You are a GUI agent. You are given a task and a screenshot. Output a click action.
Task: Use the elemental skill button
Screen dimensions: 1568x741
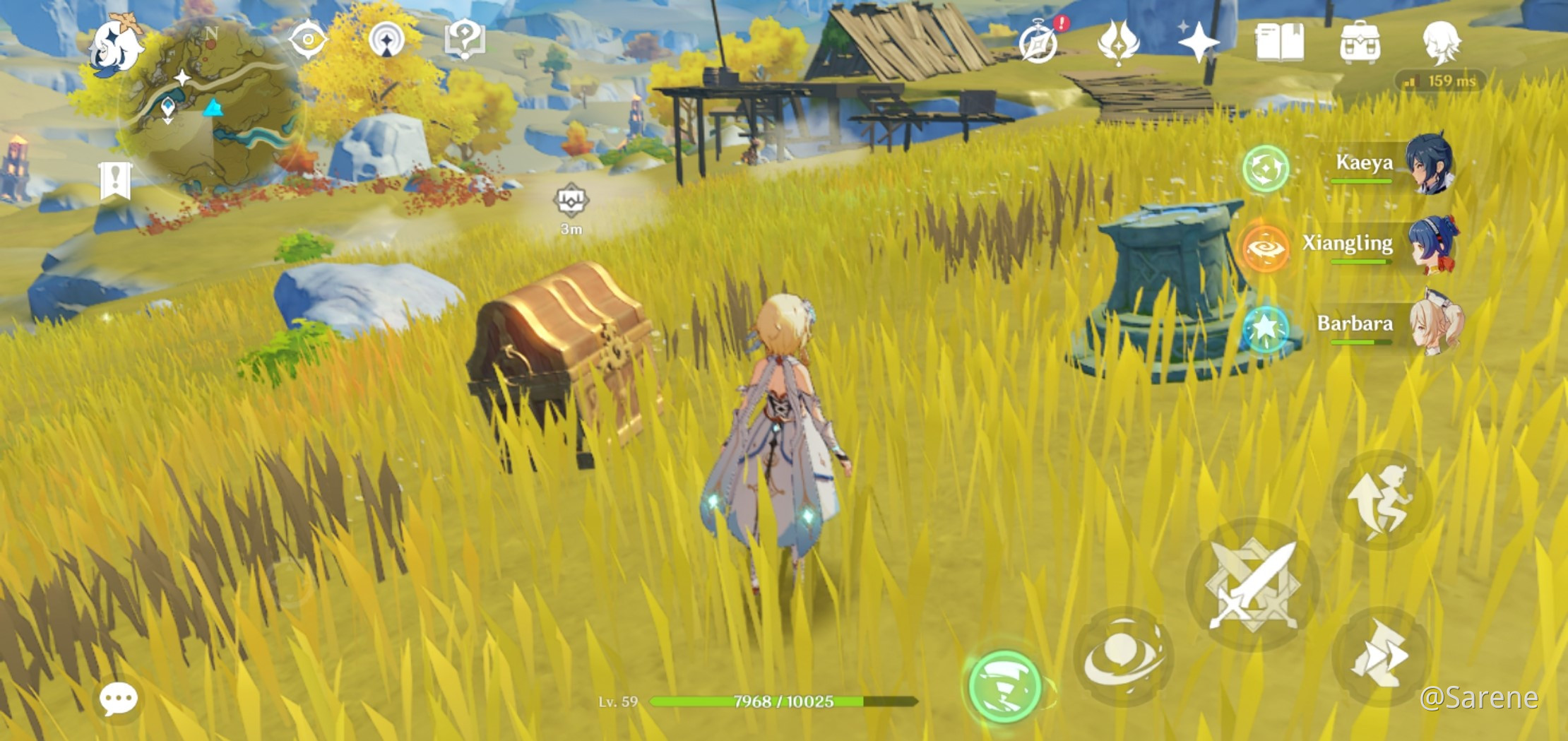click(1123, 656)
